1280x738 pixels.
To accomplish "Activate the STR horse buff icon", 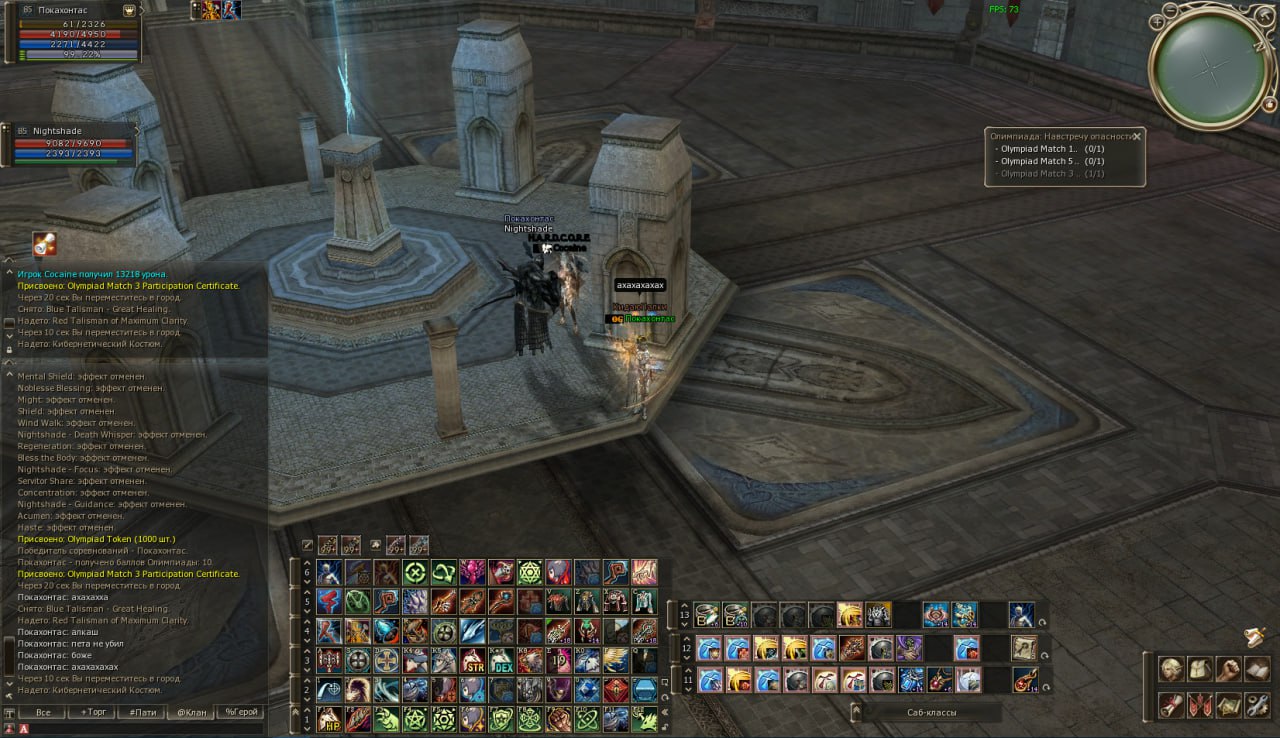I will 473,660.
